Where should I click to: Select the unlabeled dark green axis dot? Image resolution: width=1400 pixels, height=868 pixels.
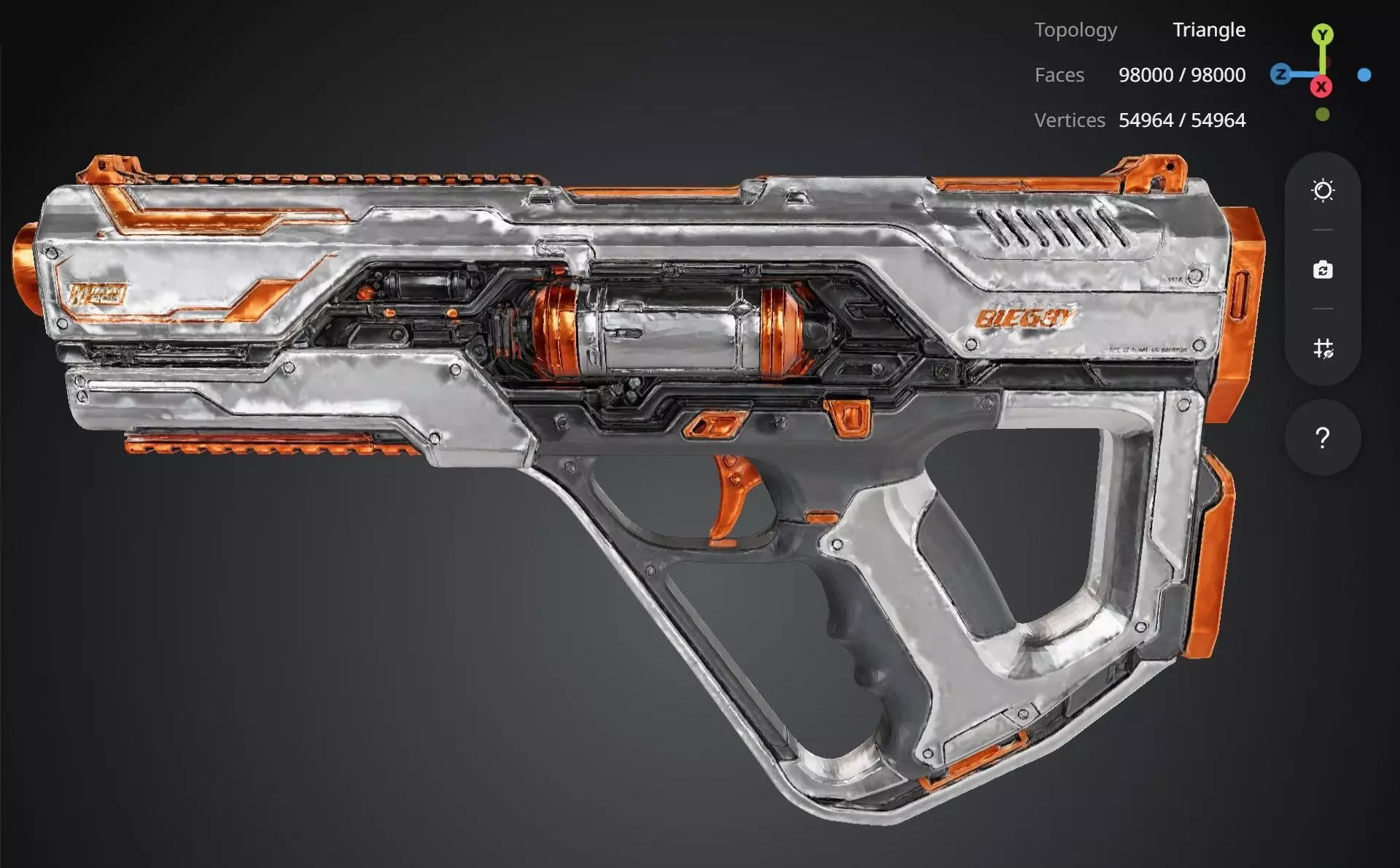pos(1323,115)
